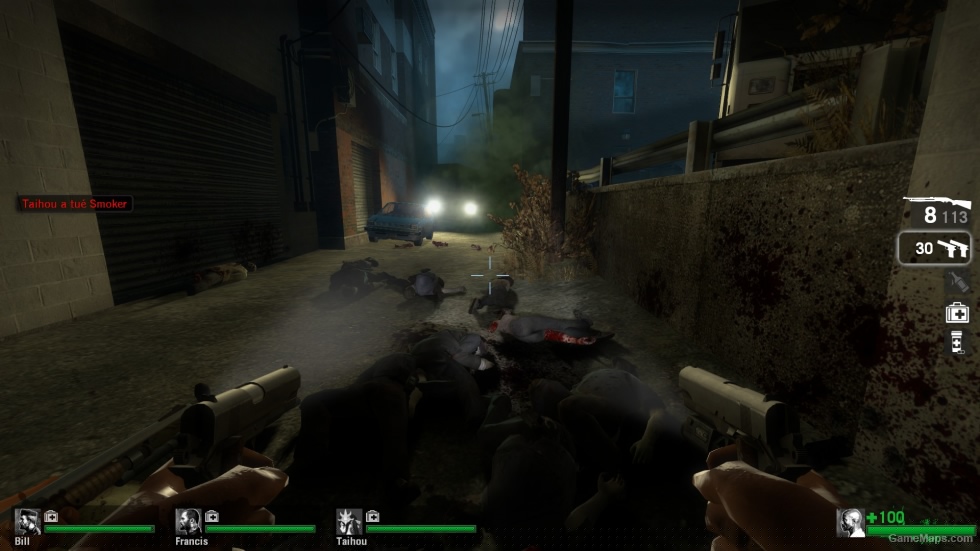Click your own survivor portrait
The width and height of the screenshot is (980, 551).
pos(851,522)
